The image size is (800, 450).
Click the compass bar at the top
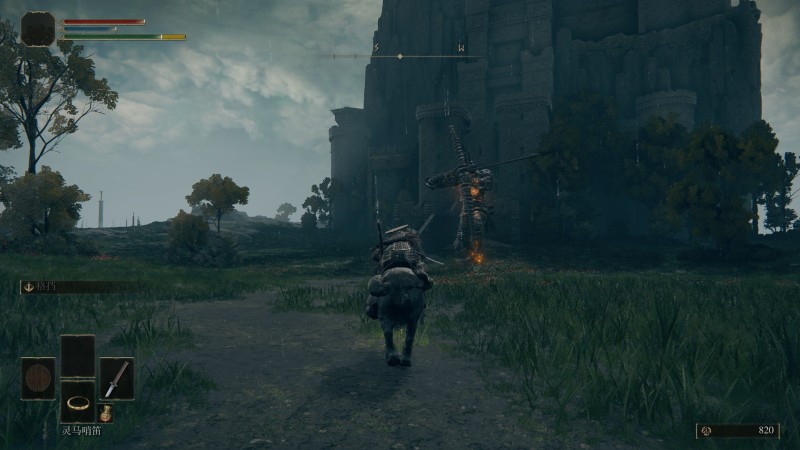[400, 56]
